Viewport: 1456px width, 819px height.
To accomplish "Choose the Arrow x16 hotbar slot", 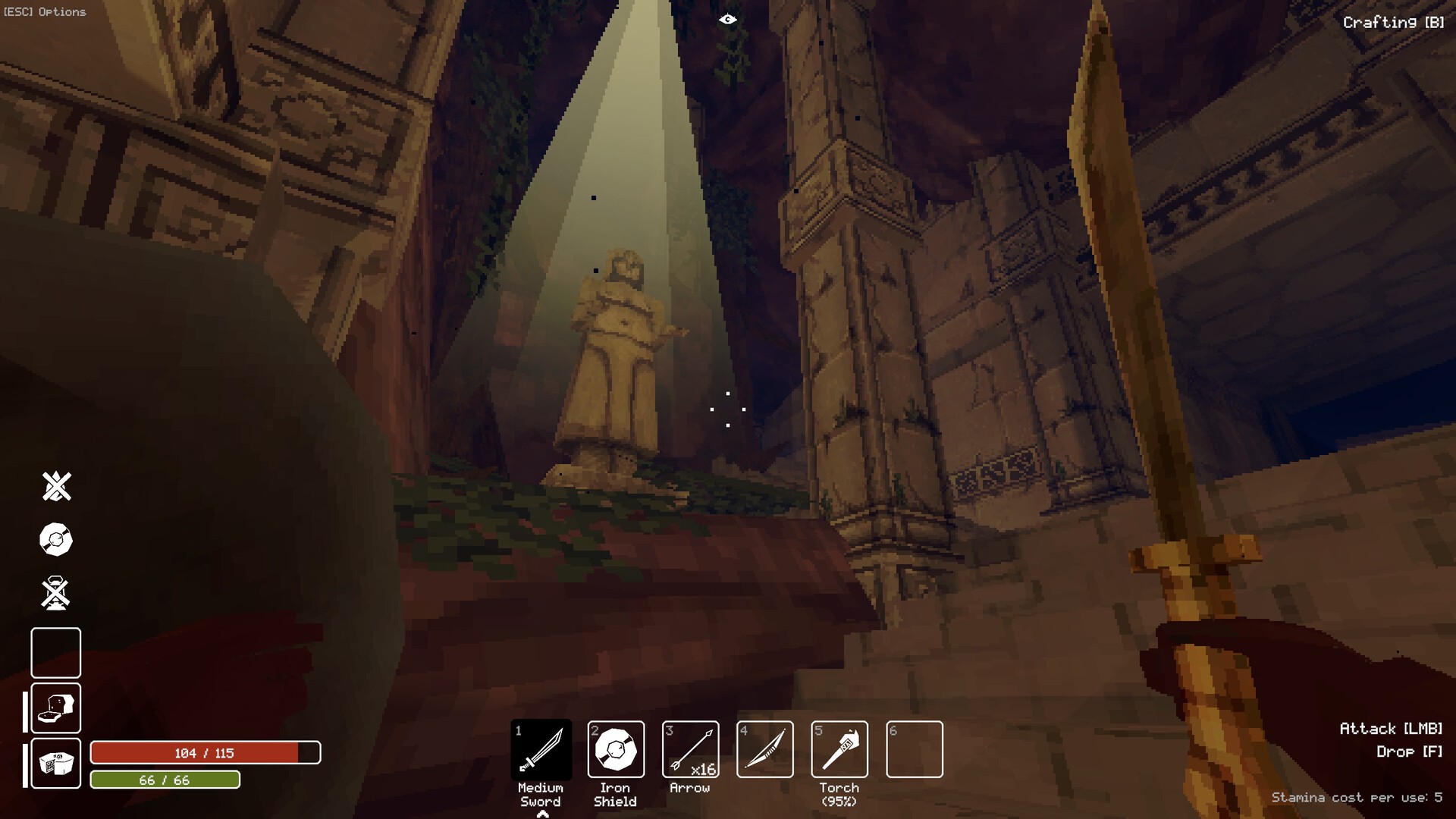I will (x=690, y=749).
